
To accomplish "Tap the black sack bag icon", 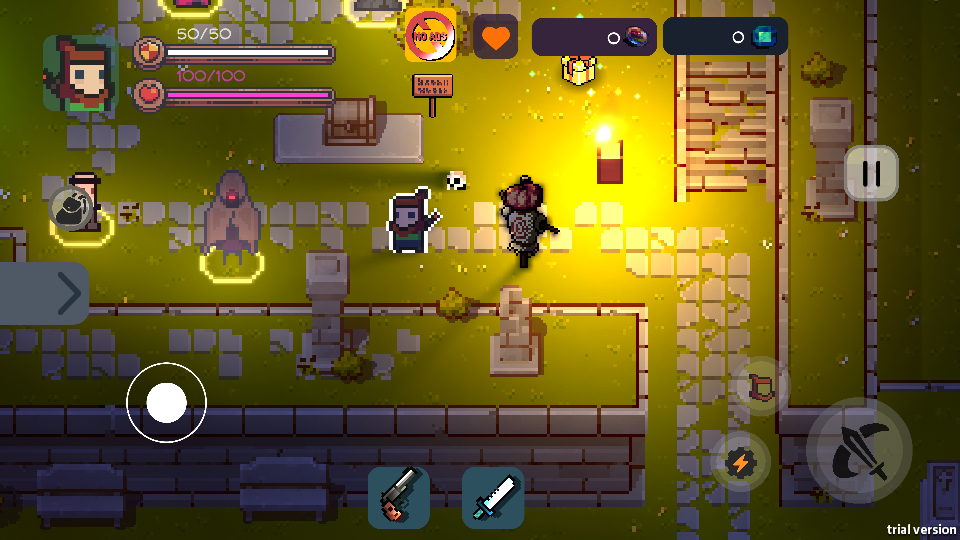I will click(x=73, y=208).
